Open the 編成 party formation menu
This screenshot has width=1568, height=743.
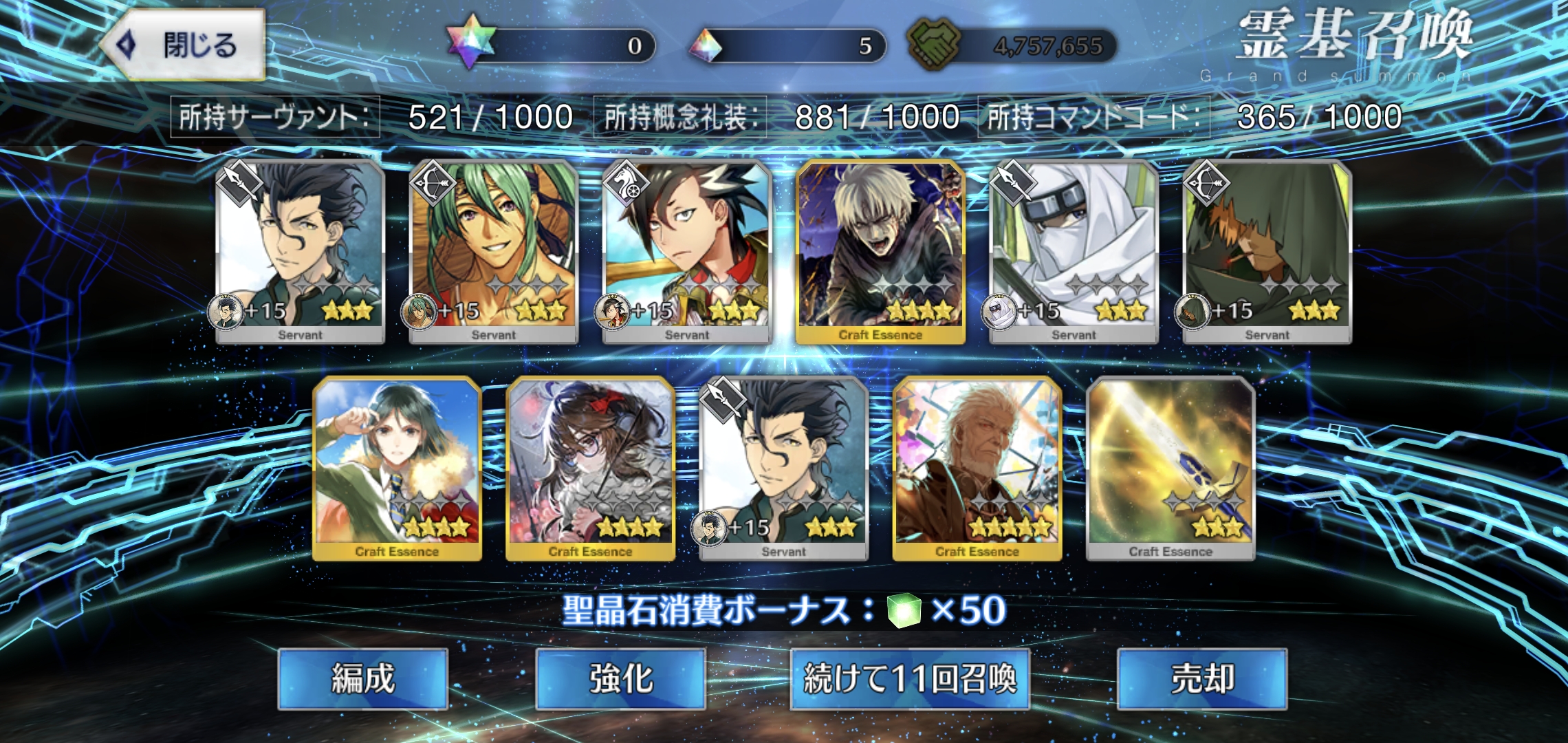click(362, 678)
